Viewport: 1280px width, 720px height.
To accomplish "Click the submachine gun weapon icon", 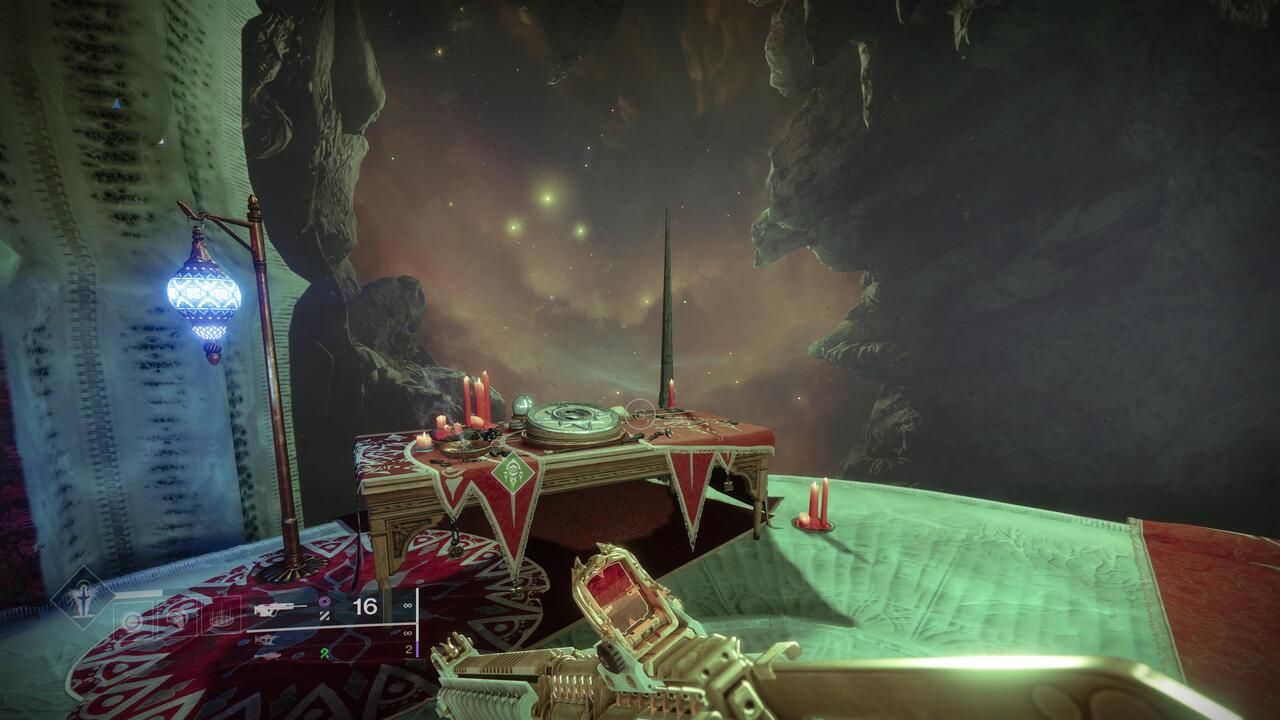I will pyautogui.click(x=265, y=639).
